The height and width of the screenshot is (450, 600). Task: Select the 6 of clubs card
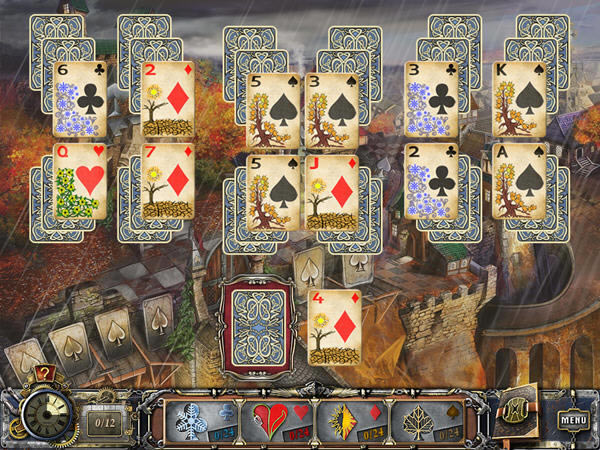tap(80, 99)
